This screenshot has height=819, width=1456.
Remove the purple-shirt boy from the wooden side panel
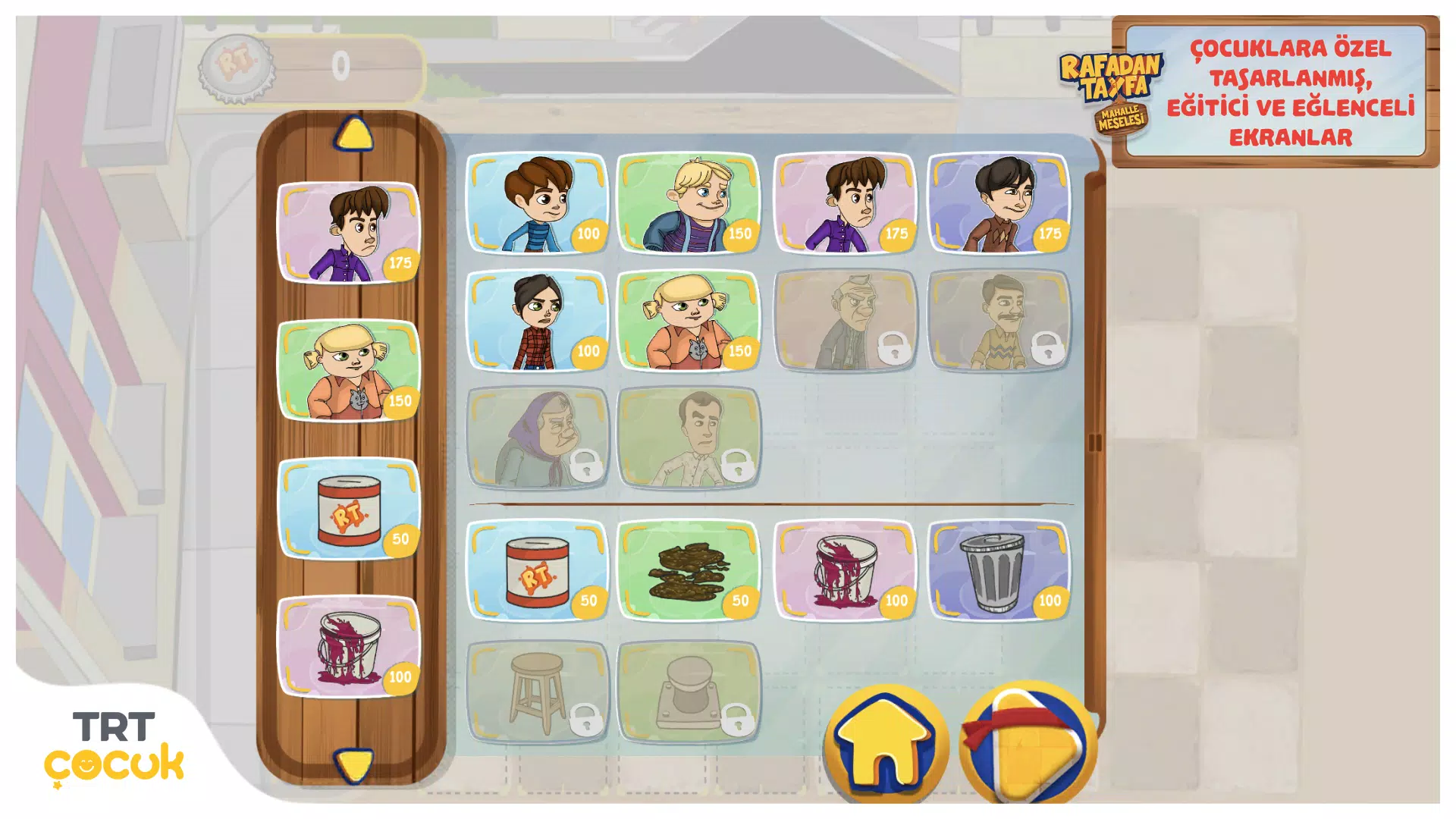point(349,232)
